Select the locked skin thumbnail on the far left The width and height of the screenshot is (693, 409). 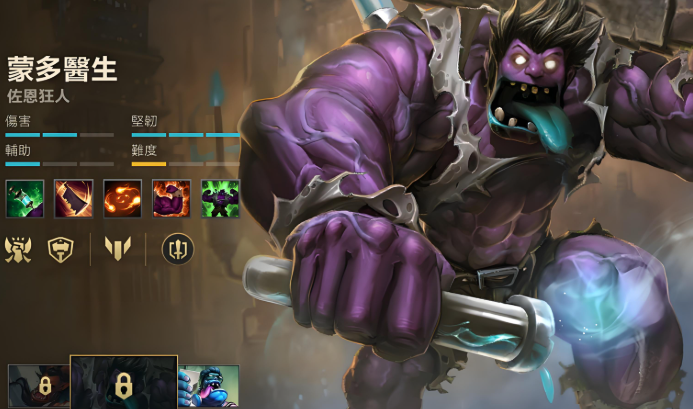pyautogui.click(x=38, y=386)
